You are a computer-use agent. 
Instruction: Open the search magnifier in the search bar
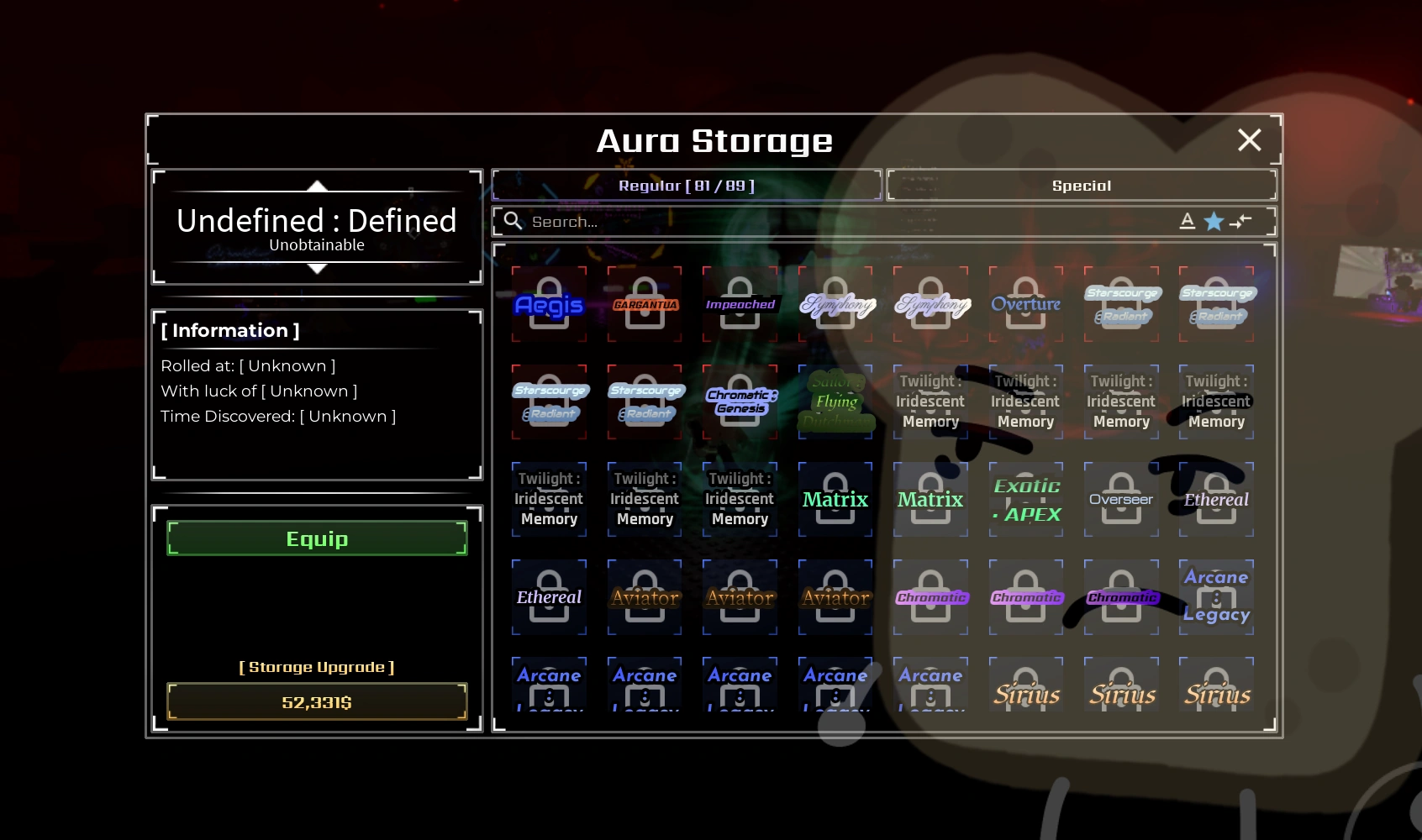pos(513,221)
